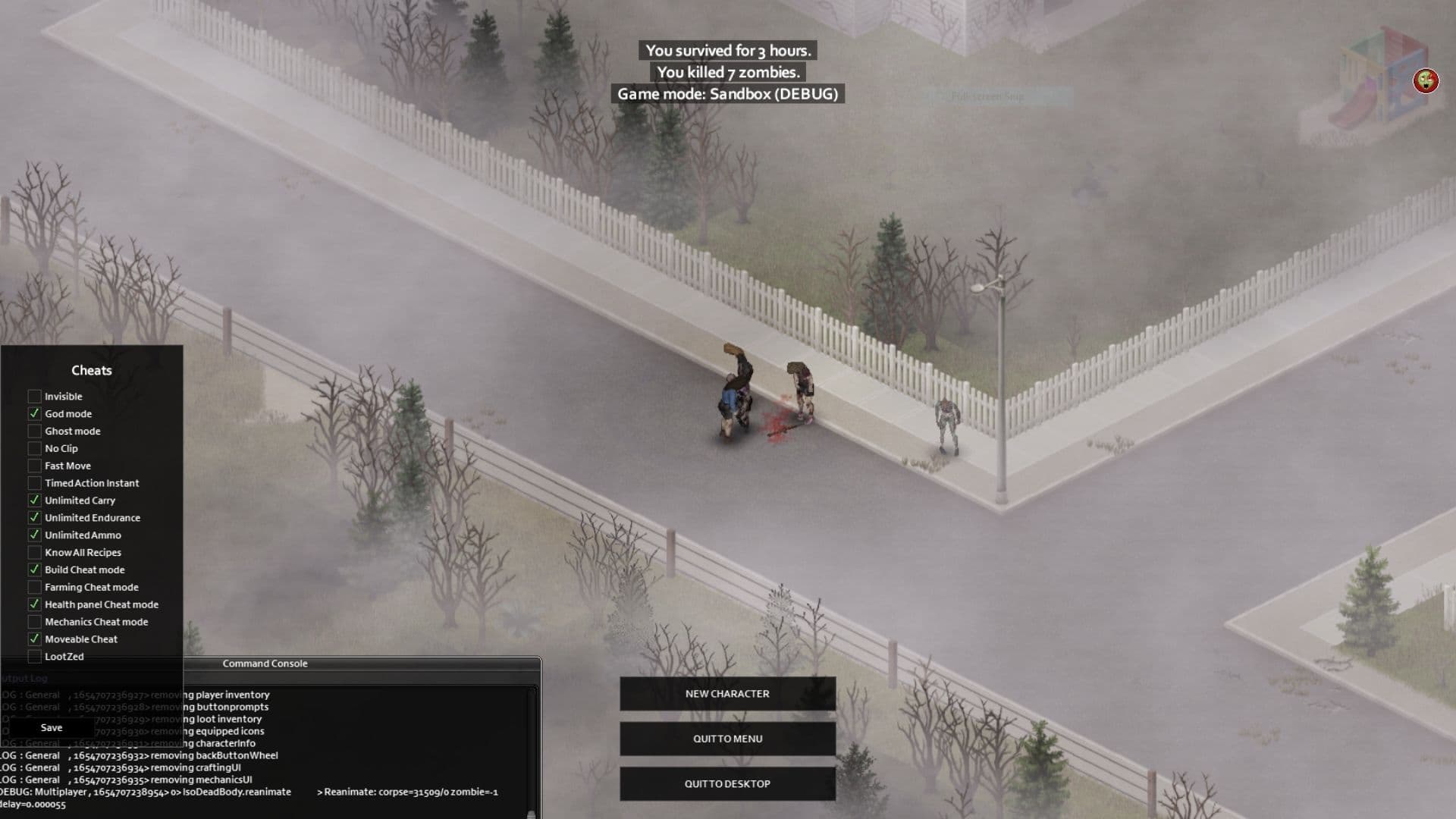
Task: Toggle Mechanics Cheat mode on
Action: pos(35,621)
